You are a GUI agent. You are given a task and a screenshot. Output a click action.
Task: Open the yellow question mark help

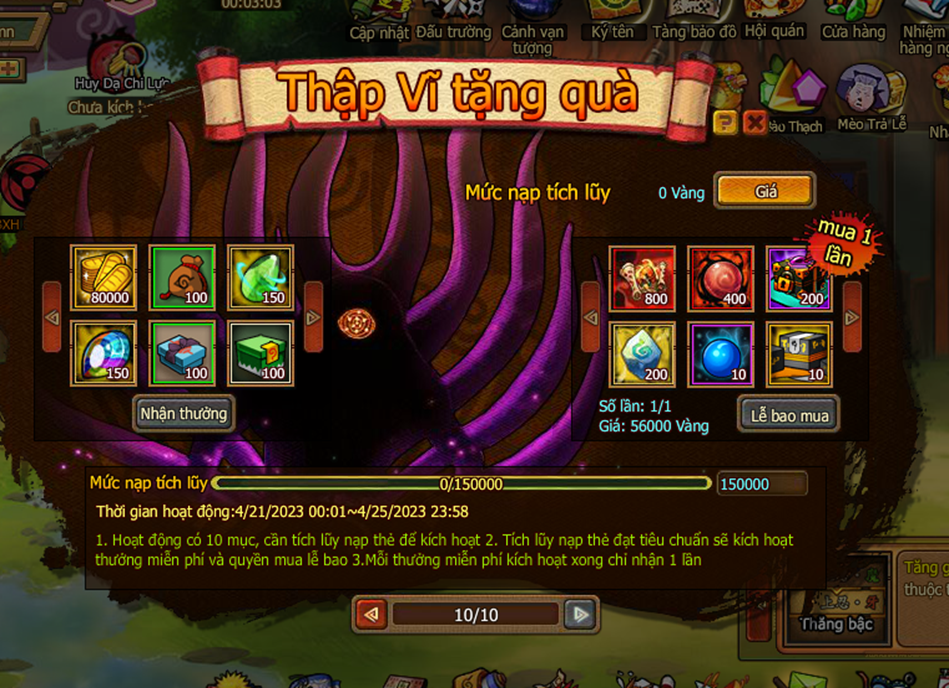pyautogui.click(x=727, y=123)
